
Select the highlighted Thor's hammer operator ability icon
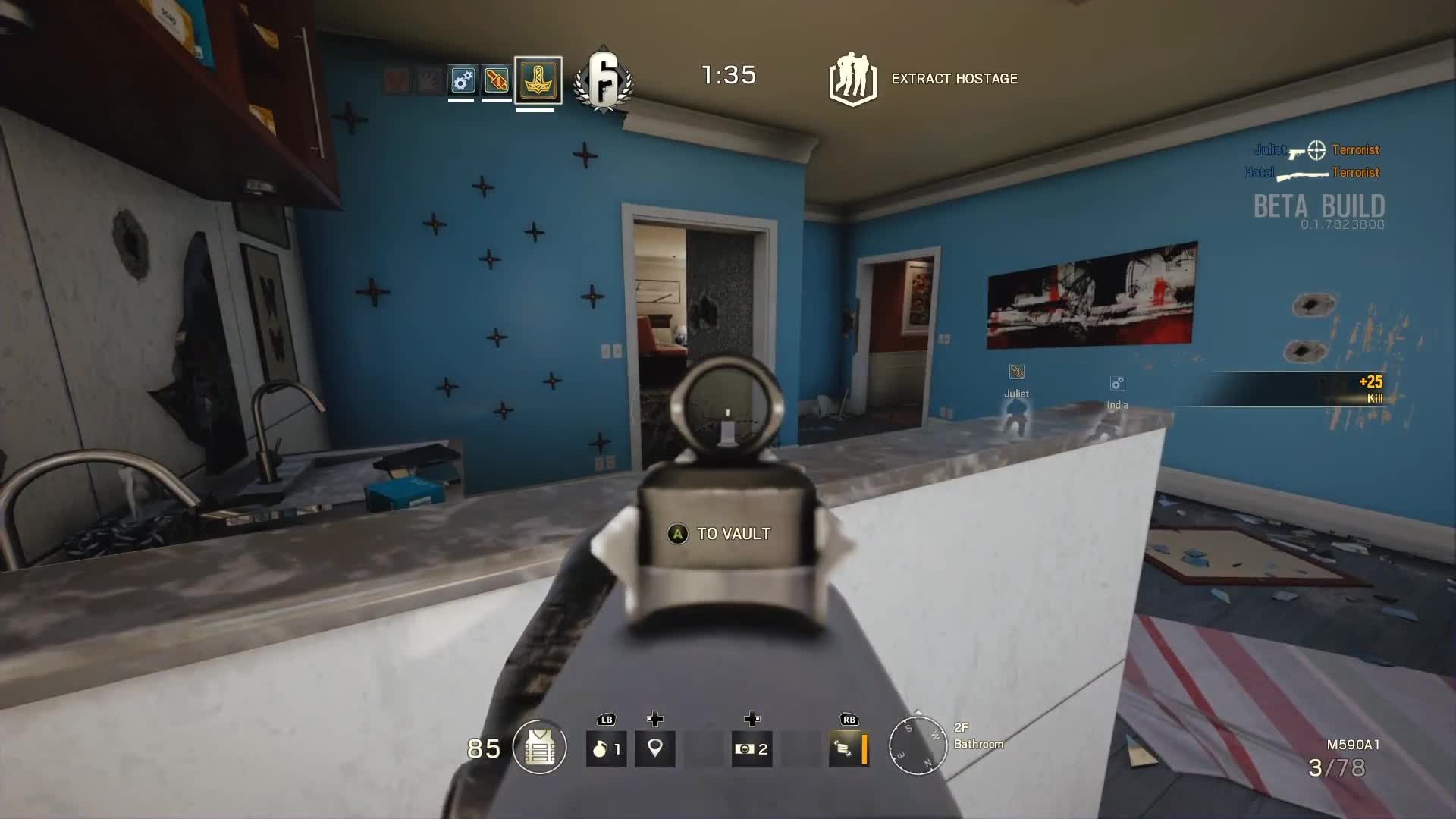[x=537, y=80]
